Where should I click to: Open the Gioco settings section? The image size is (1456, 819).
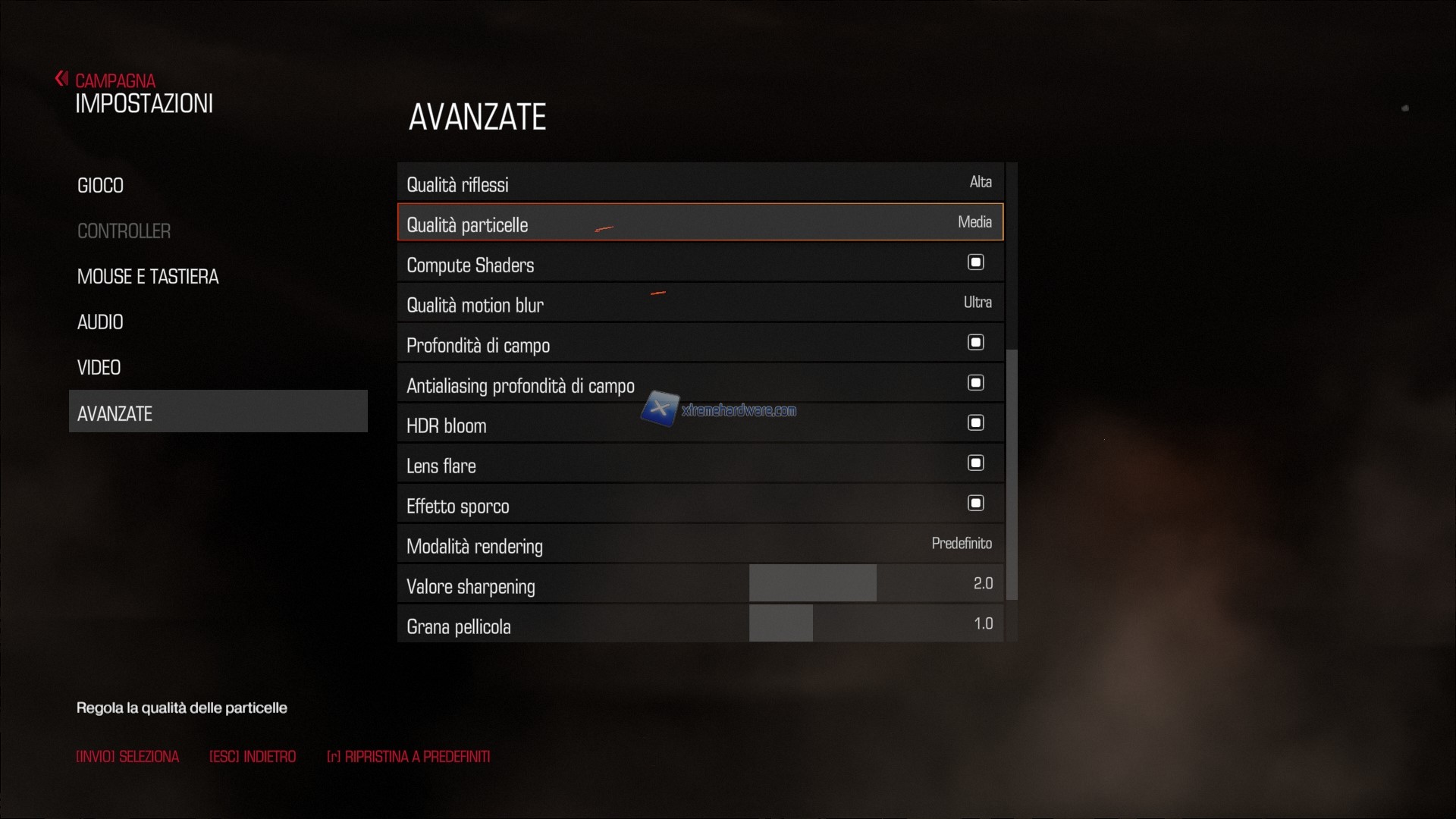coord(100,186)
